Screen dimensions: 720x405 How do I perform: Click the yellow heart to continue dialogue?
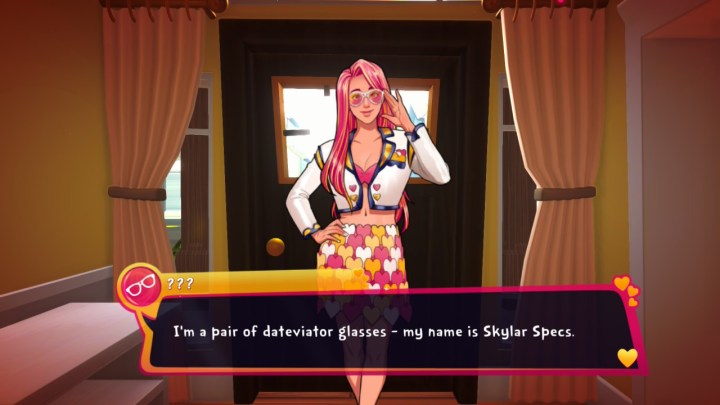click(627, 357)
